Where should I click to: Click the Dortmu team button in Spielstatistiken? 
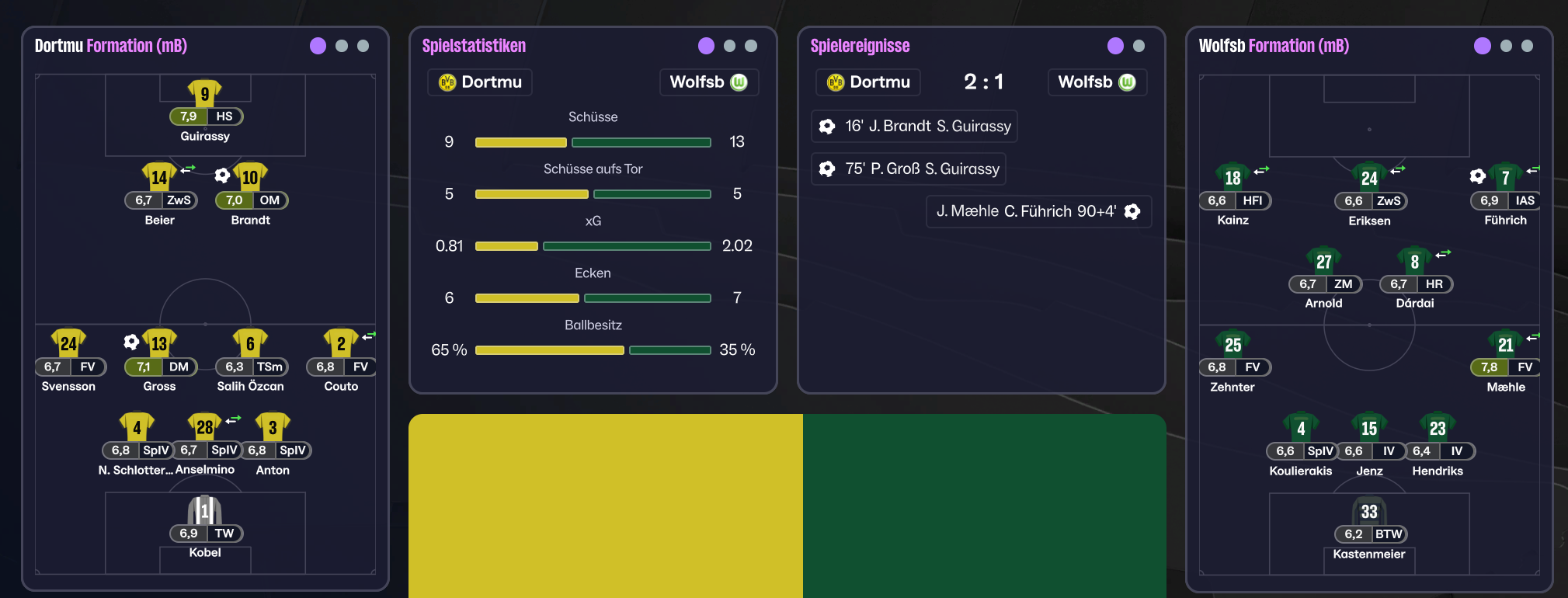pyautogui.click(x=480, y=82)
